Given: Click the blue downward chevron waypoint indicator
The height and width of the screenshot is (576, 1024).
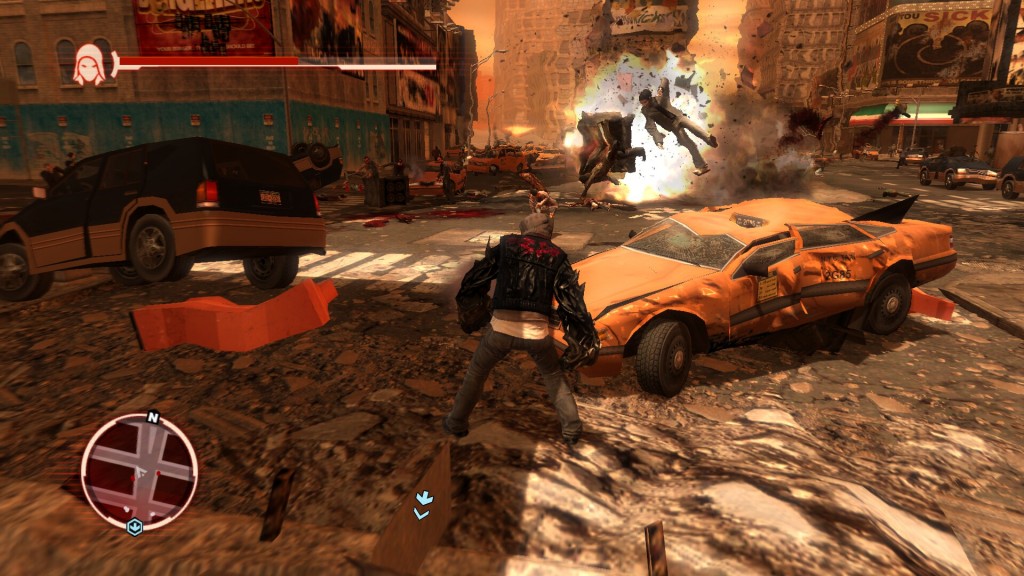Looking at the screenshot, I should click(x=422, y=504).
